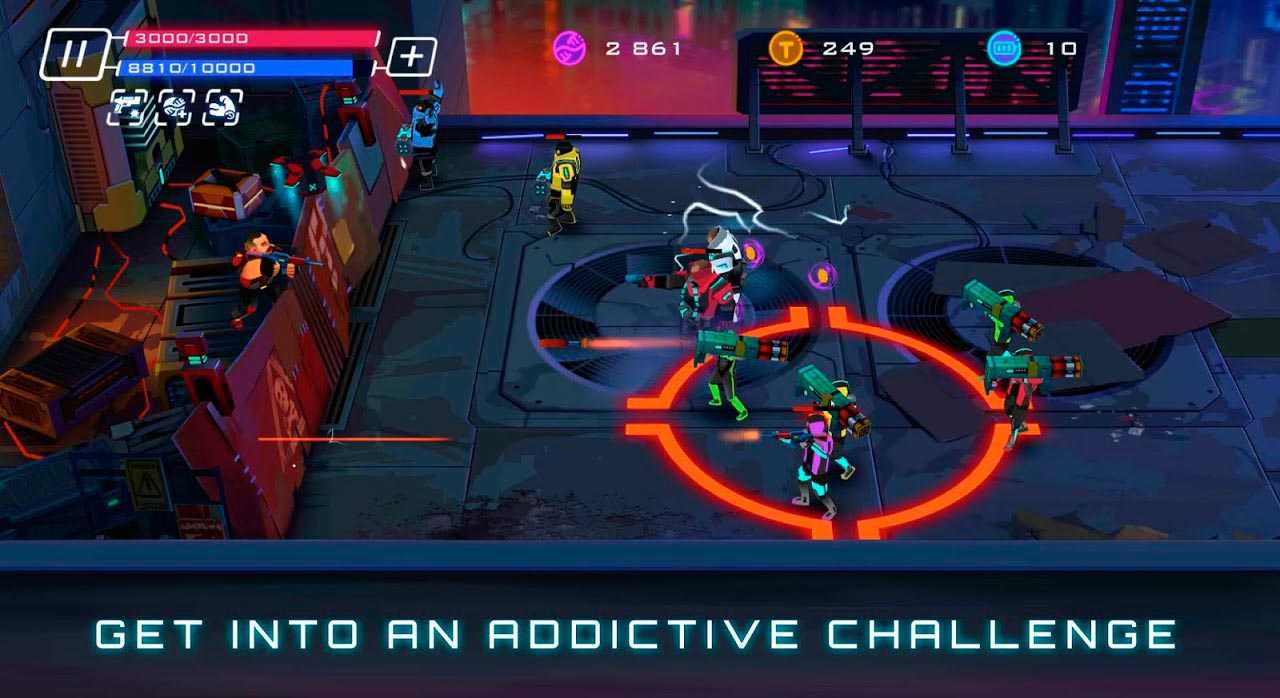Trigger the flexed arm strength icon
Viewport: 1280px width, 698px height.
(x=222, y=107)
